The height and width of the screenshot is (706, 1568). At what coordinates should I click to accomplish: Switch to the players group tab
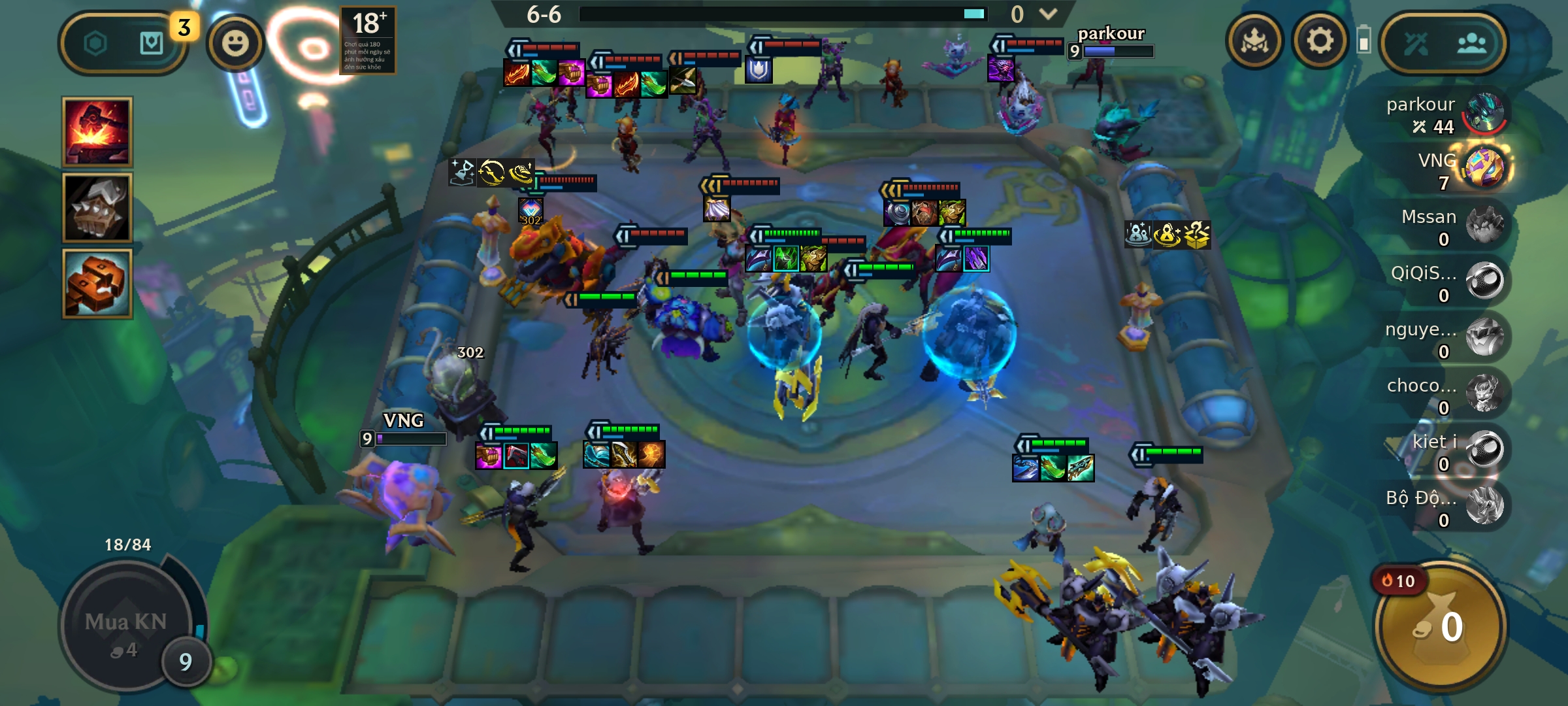1471,44
